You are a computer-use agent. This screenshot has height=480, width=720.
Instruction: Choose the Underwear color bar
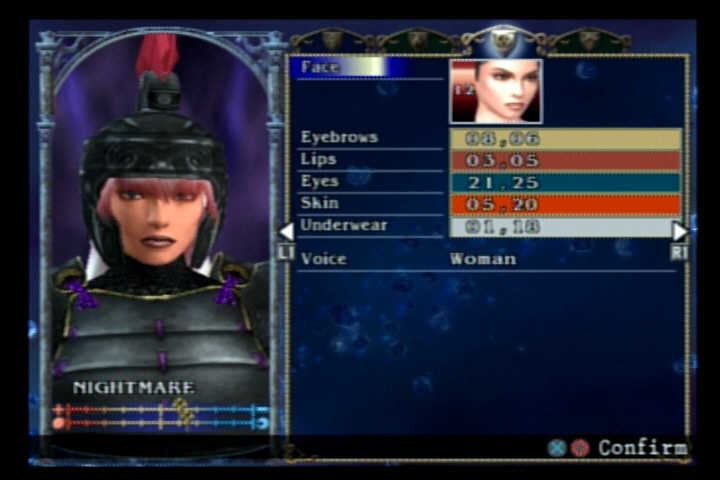(x=565, y=227)
